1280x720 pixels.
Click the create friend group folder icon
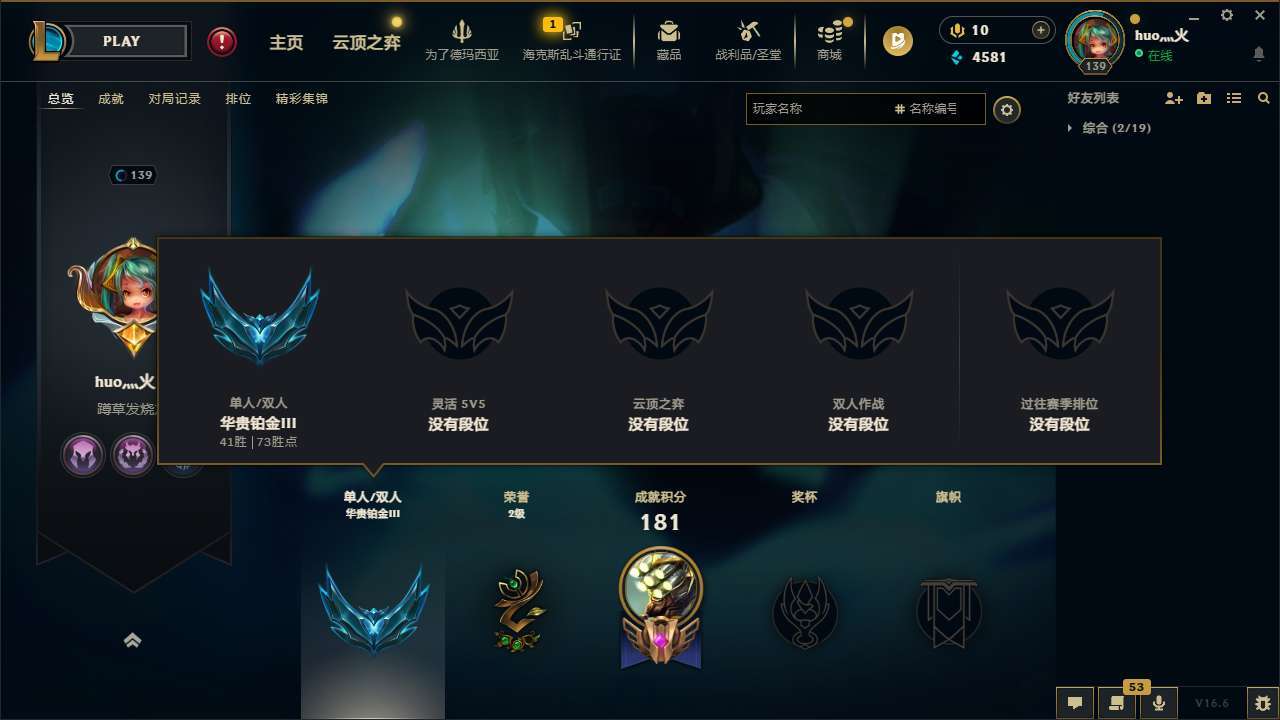coord(1203,98)
